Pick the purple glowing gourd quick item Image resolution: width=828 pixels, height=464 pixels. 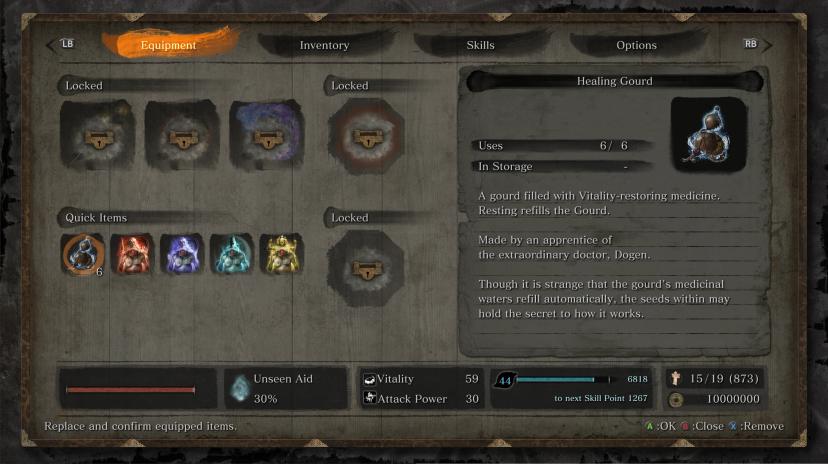181,254
